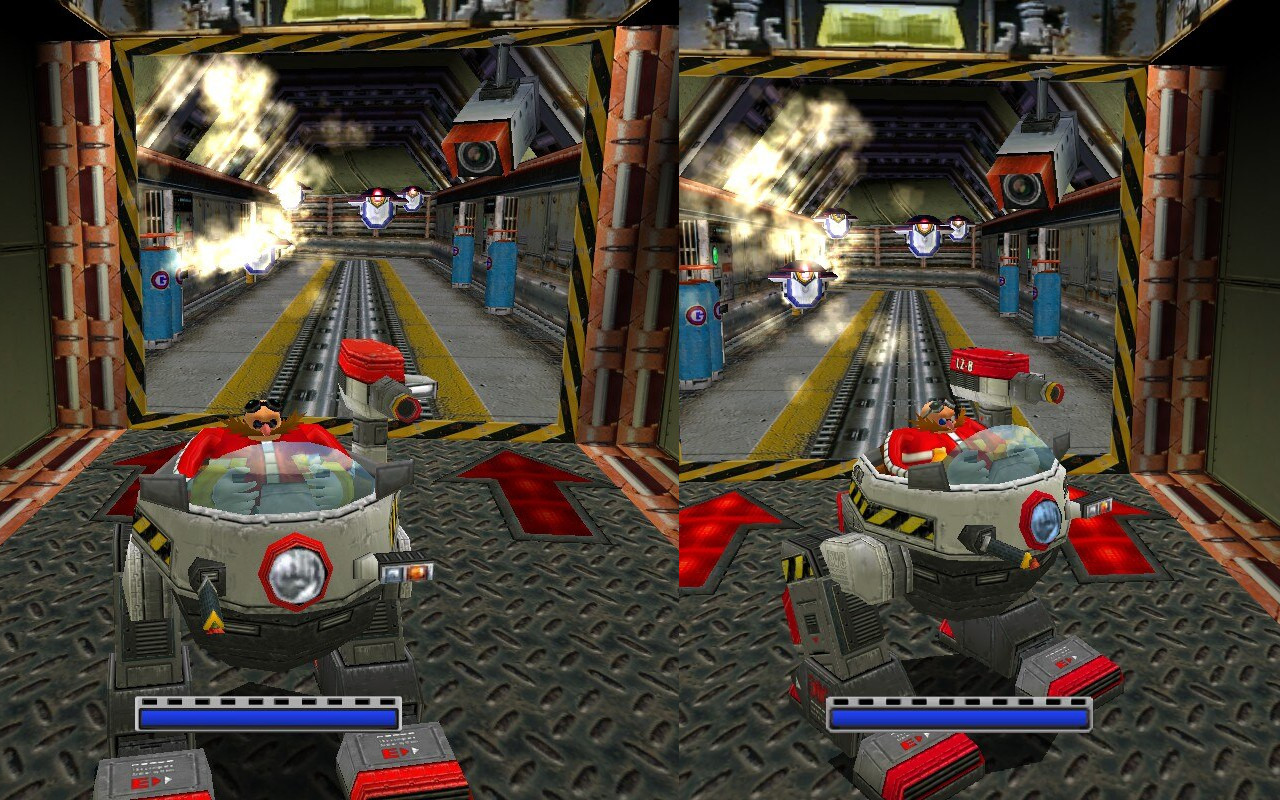Toggle the orange indicator lamp on the left mech
Viewport: 1280px width, 800px height.
(418, 572)
